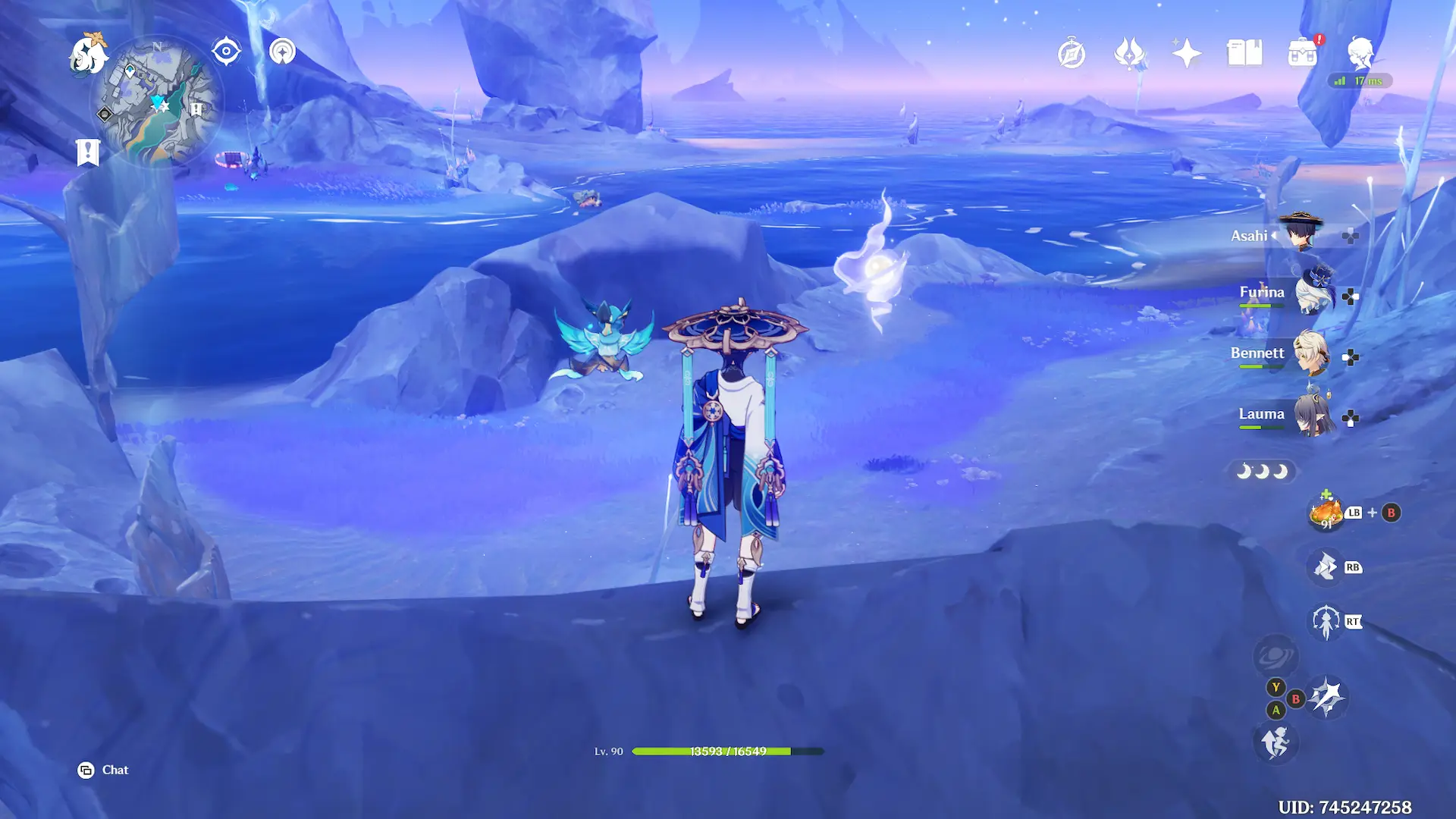Trigger the sprint dash icon
This screenshot has width=1456, height=819.
1276,742
